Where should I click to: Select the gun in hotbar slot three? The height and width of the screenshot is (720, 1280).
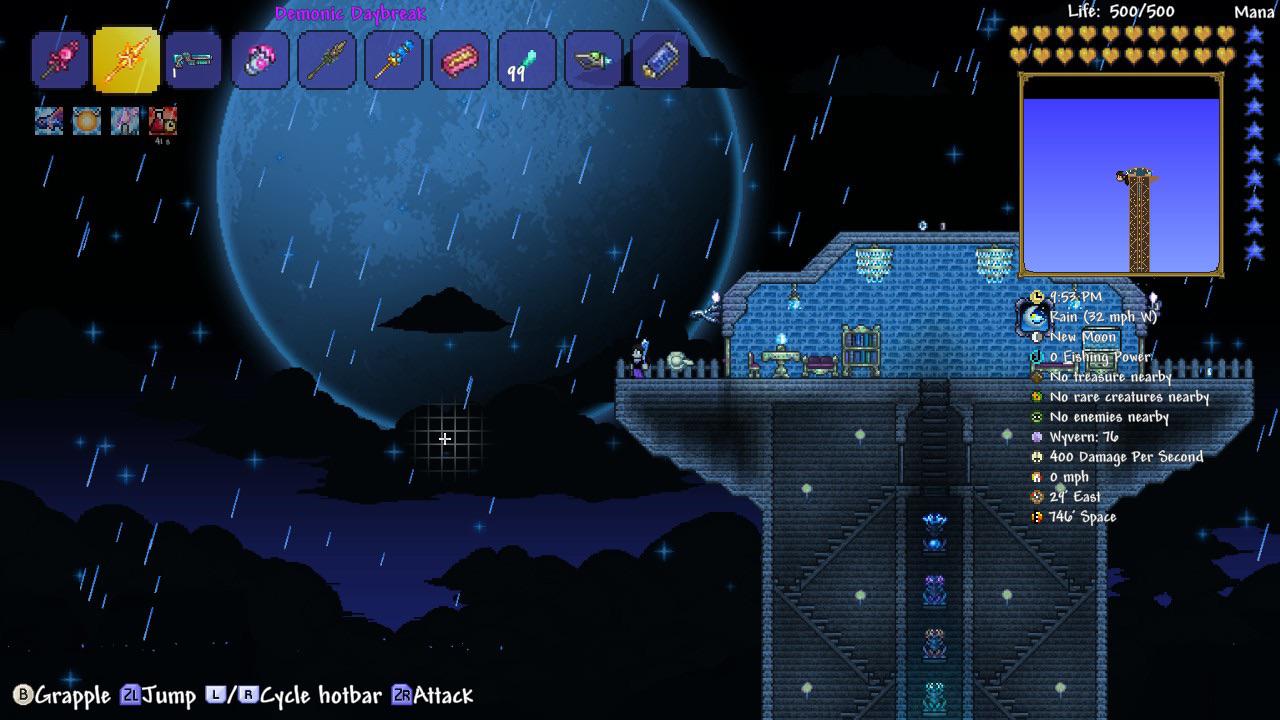194,61
